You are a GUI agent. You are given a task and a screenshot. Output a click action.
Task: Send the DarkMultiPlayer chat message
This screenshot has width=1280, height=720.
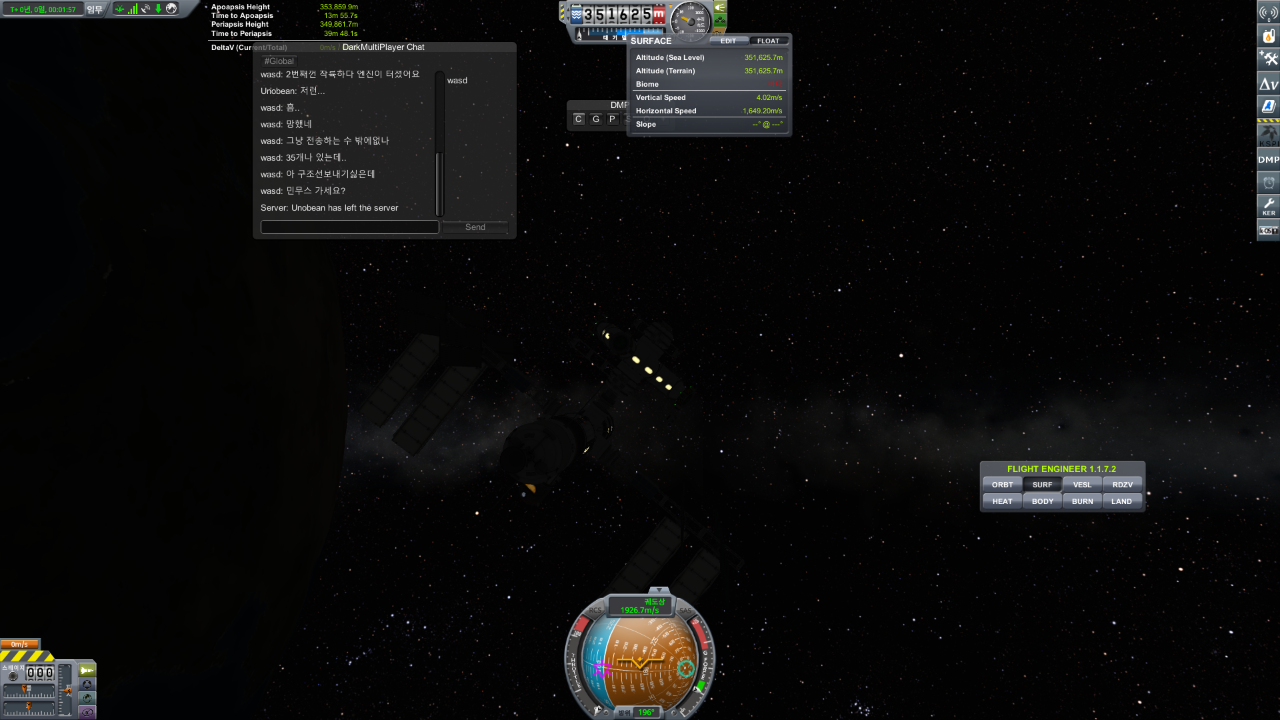coord(475,227)
